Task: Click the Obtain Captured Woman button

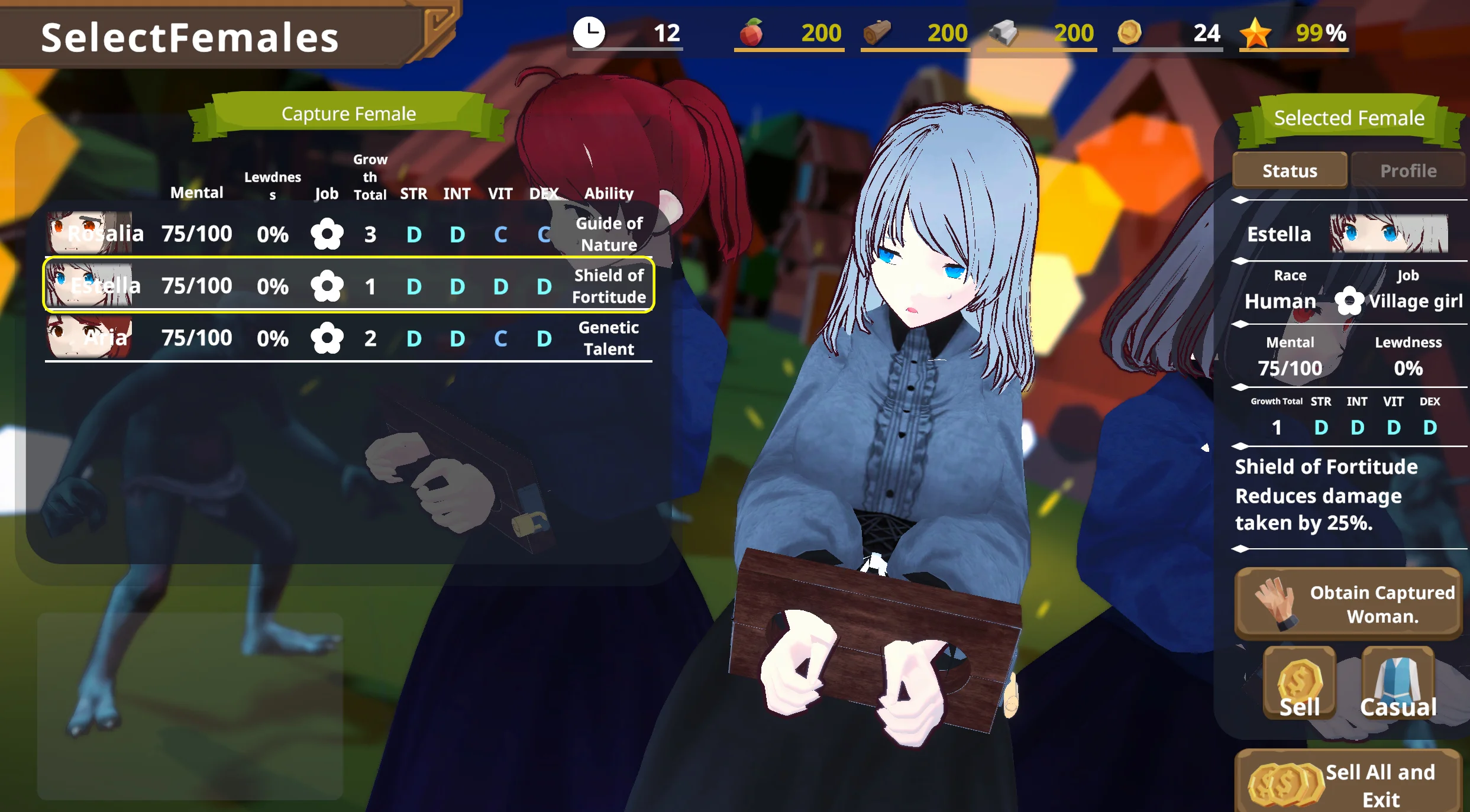Action: [1348, 604]
